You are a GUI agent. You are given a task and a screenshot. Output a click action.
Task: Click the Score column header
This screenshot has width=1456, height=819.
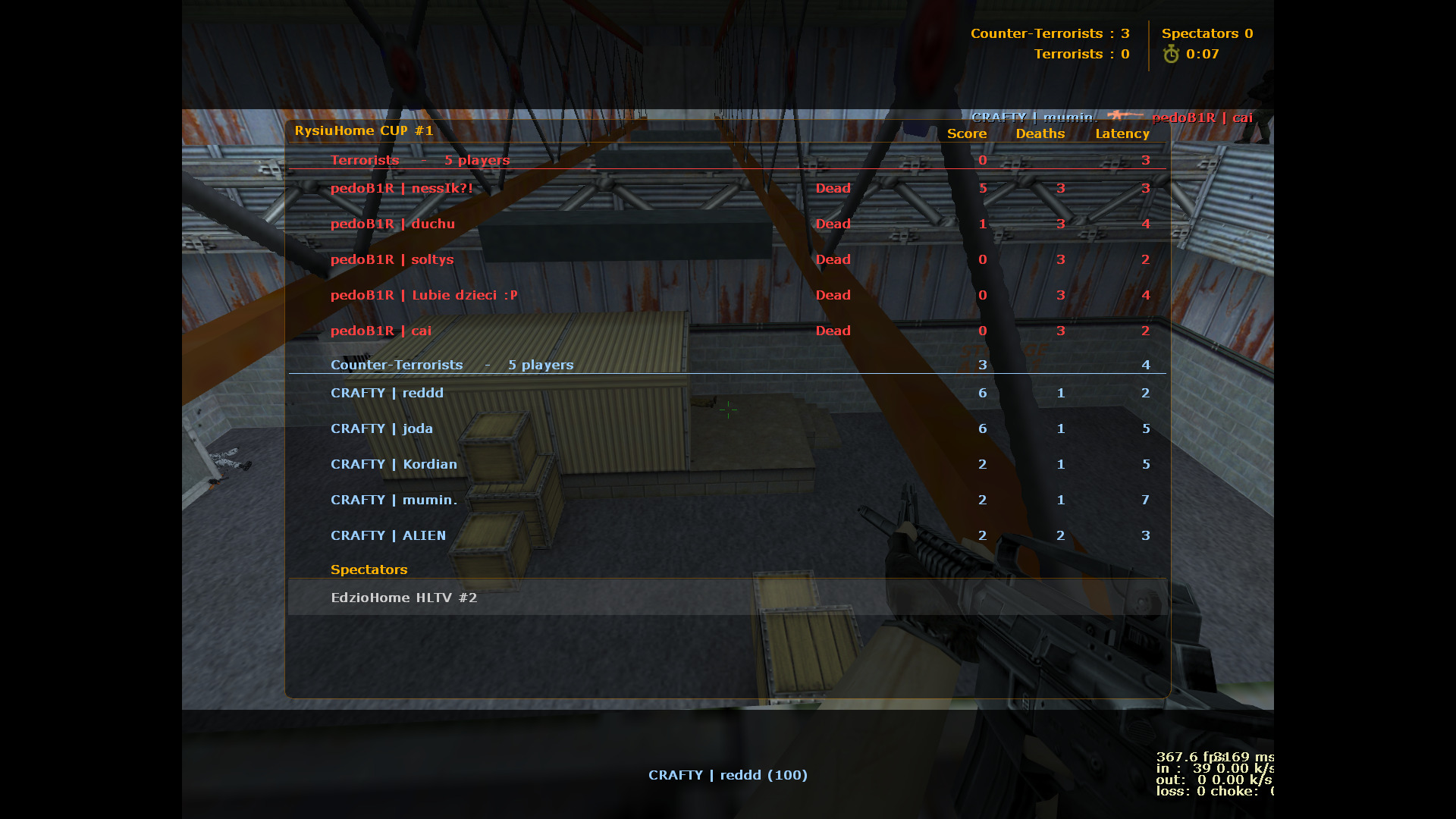click(967, 133)
